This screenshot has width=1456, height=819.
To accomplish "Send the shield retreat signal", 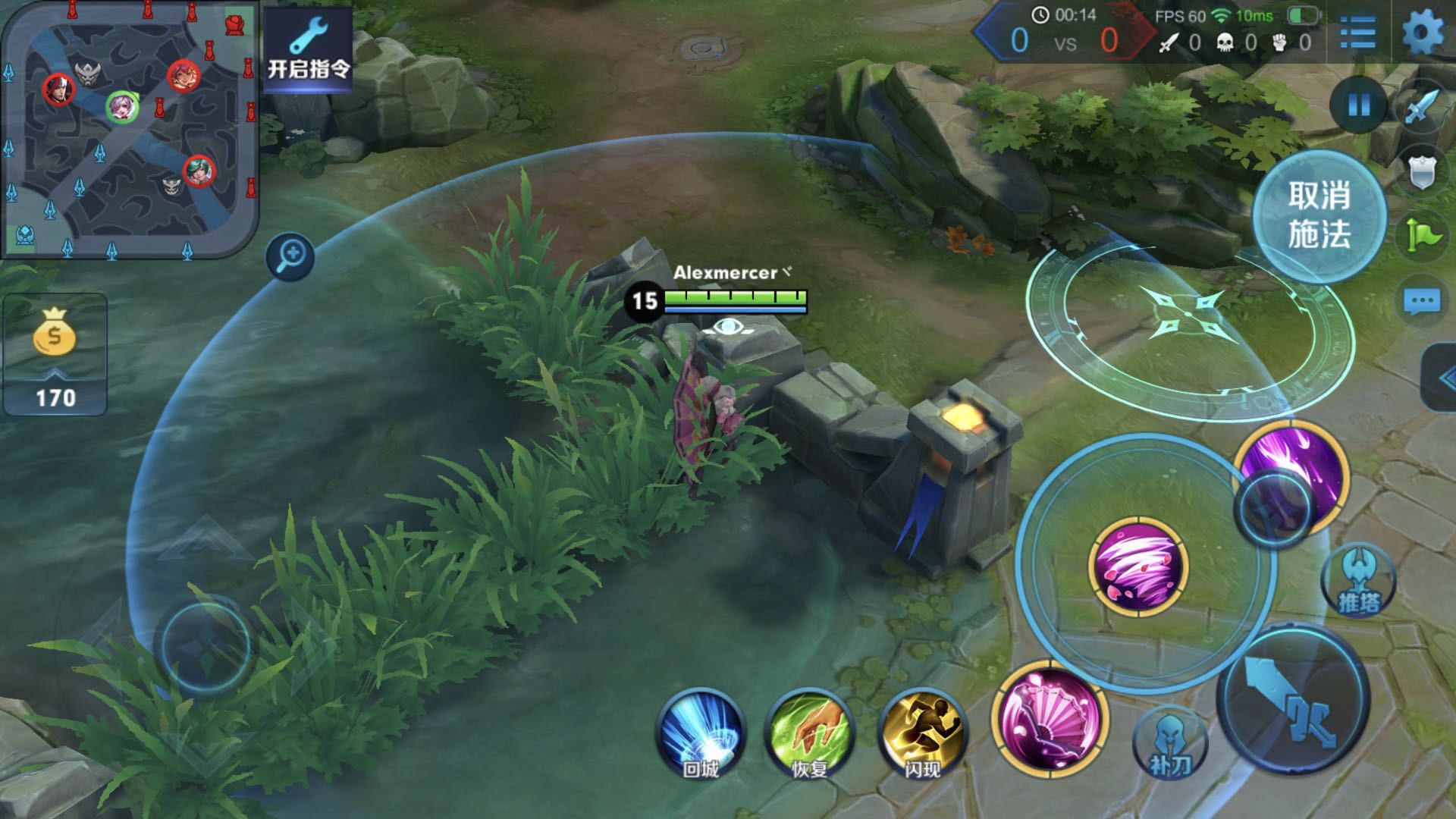I will coord(1422,172).
